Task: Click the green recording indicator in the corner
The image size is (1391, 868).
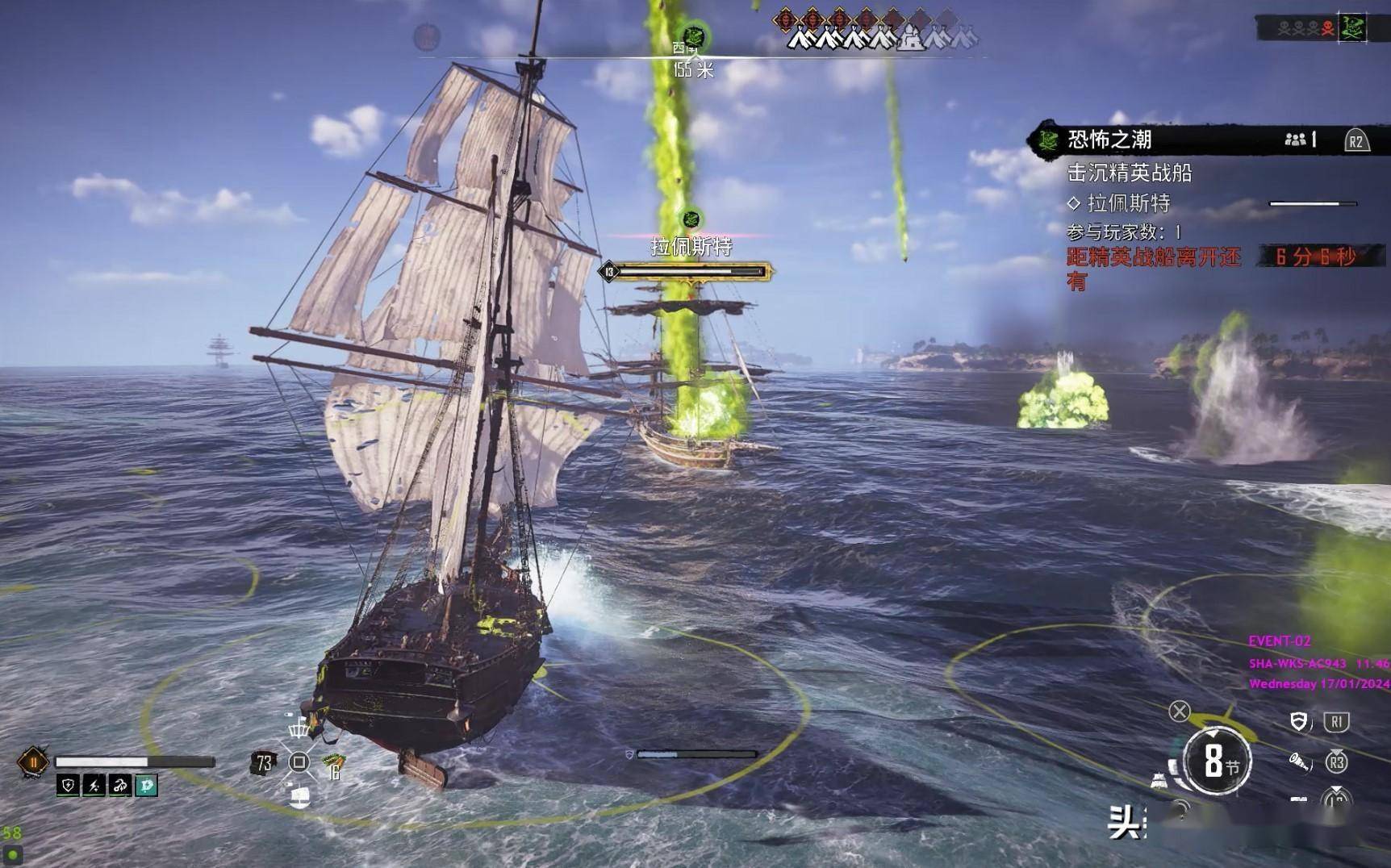Action: [13, 854]
